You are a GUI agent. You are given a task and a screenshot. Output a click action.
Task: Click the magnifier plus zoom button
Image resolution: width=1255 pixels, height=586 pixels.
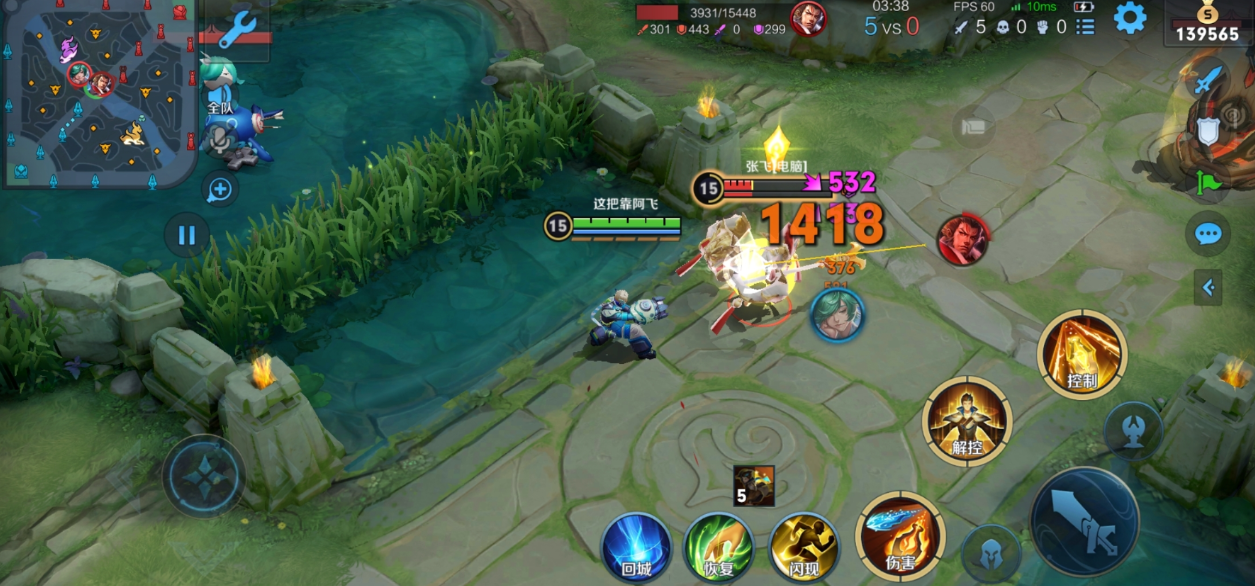220,189
